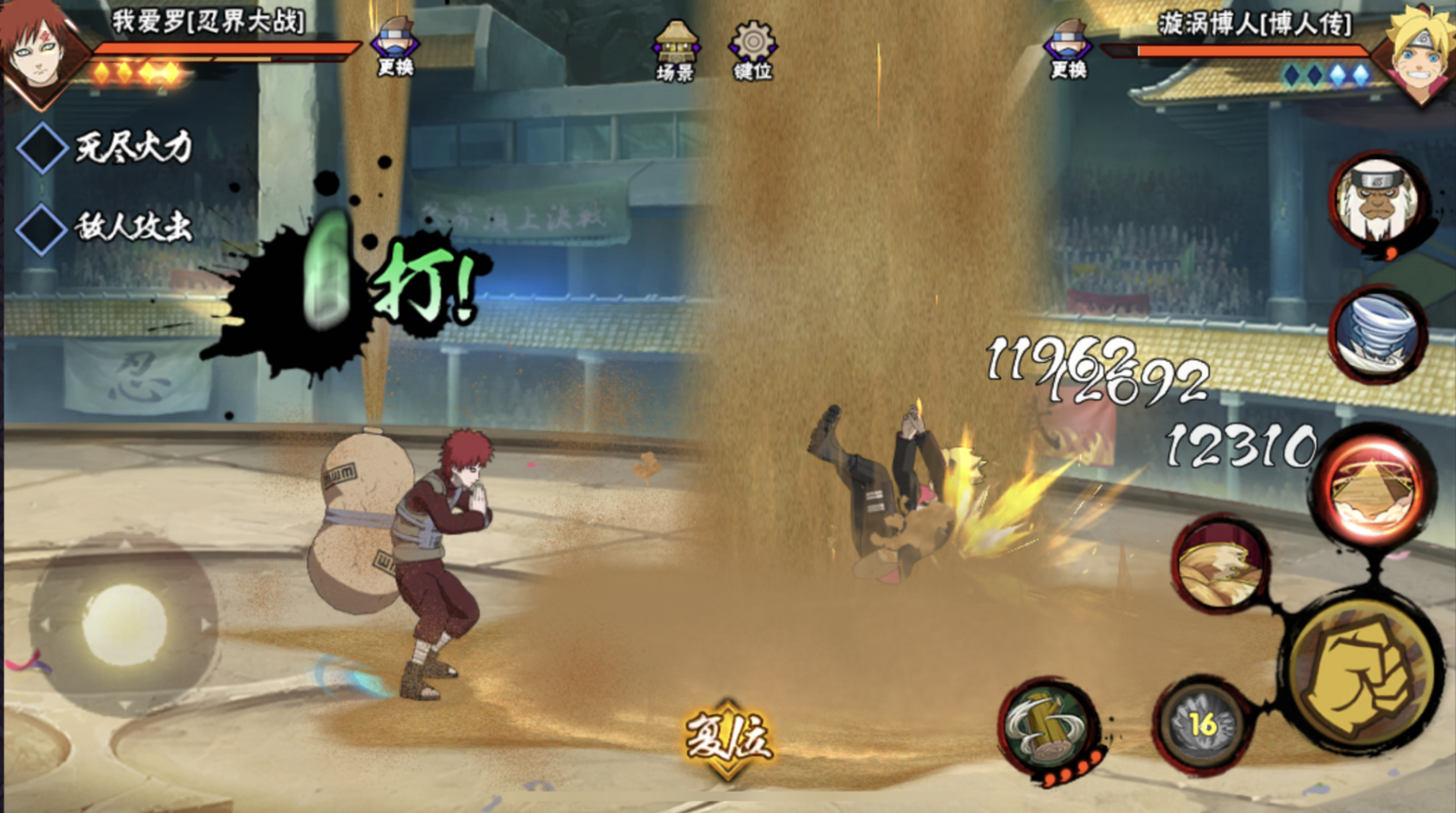Toggle the 敌人攻击 checkbox
This screenshot has width=1456, height=813.
[x=42, y=229]
